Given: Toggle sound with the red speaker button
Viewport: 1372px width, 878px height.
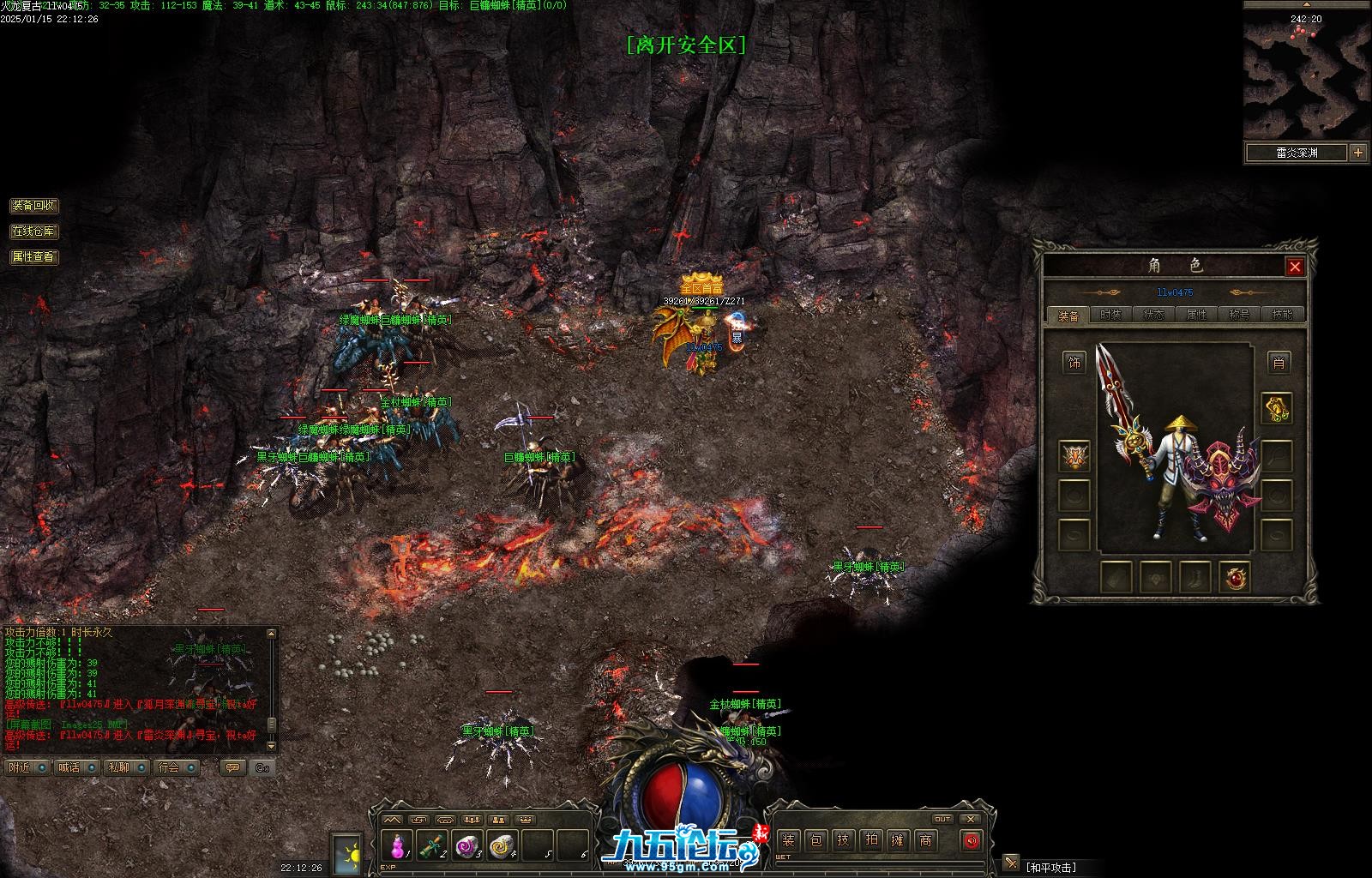Looking at the screenshot, I should [x=971, y=840].
